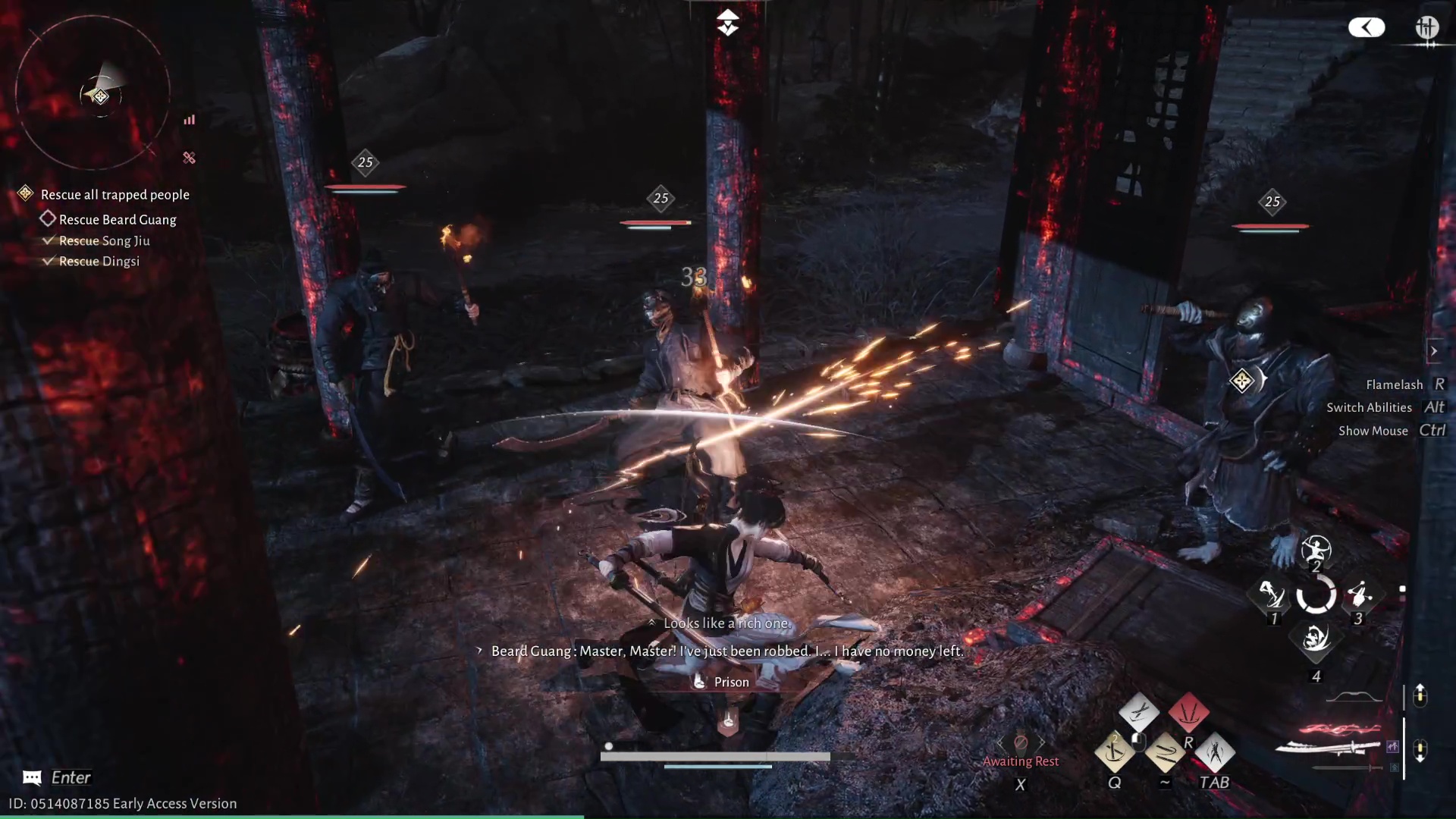This screenshot has width=1456, height=819.
Task: Activate the leaping kick skill in slot 1
Action: (x=1272, y=595)
